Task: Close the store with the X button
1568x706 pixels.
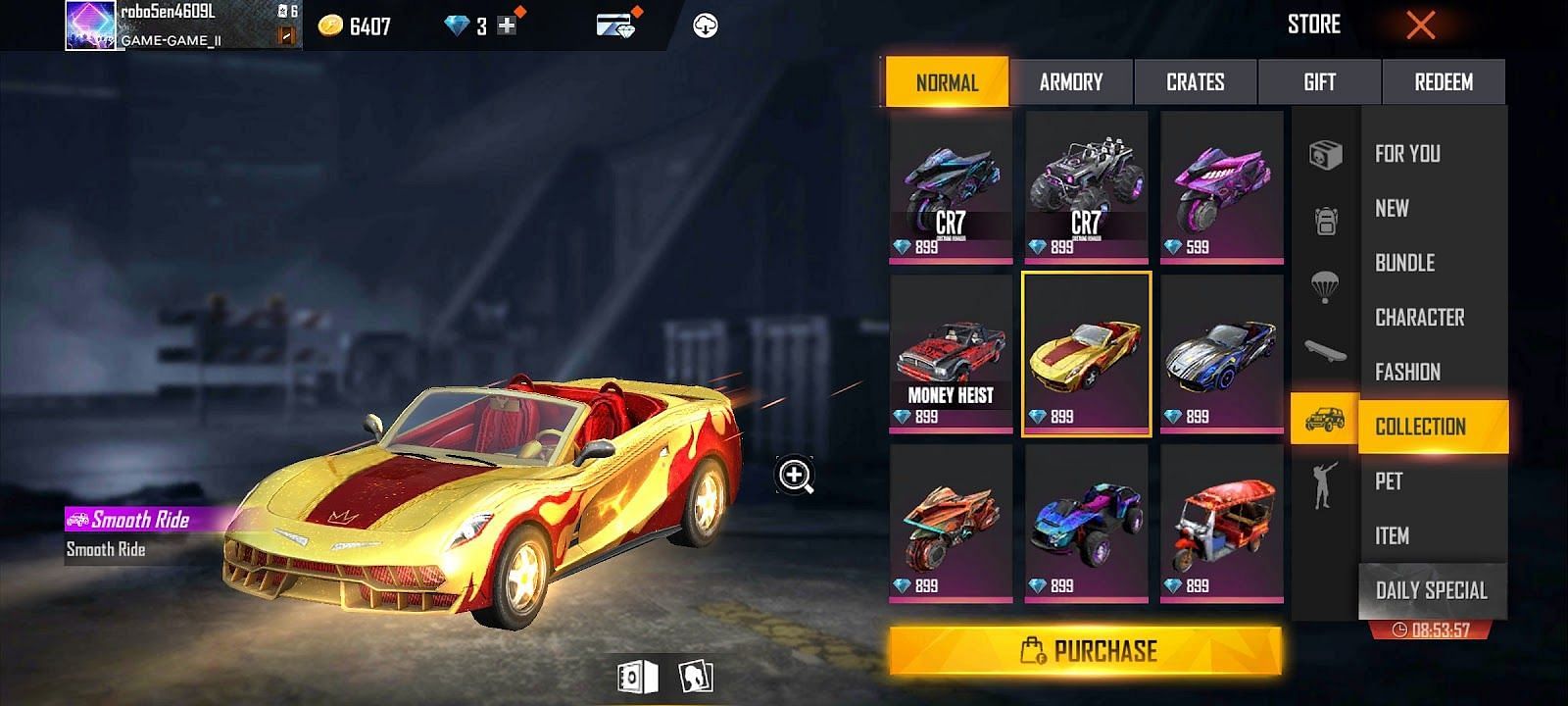Action: click(x=1420, y=25)
